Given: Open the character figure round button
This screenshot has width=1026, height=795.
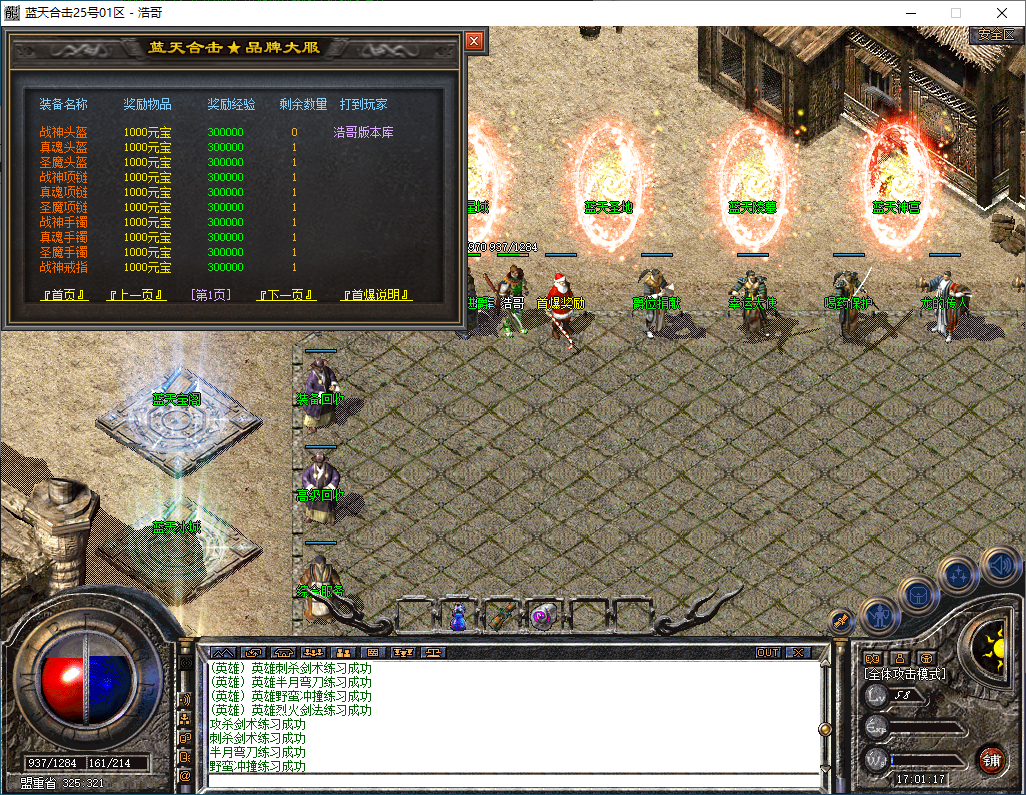Looking at the screenshot, I should [x=878, y=614].
